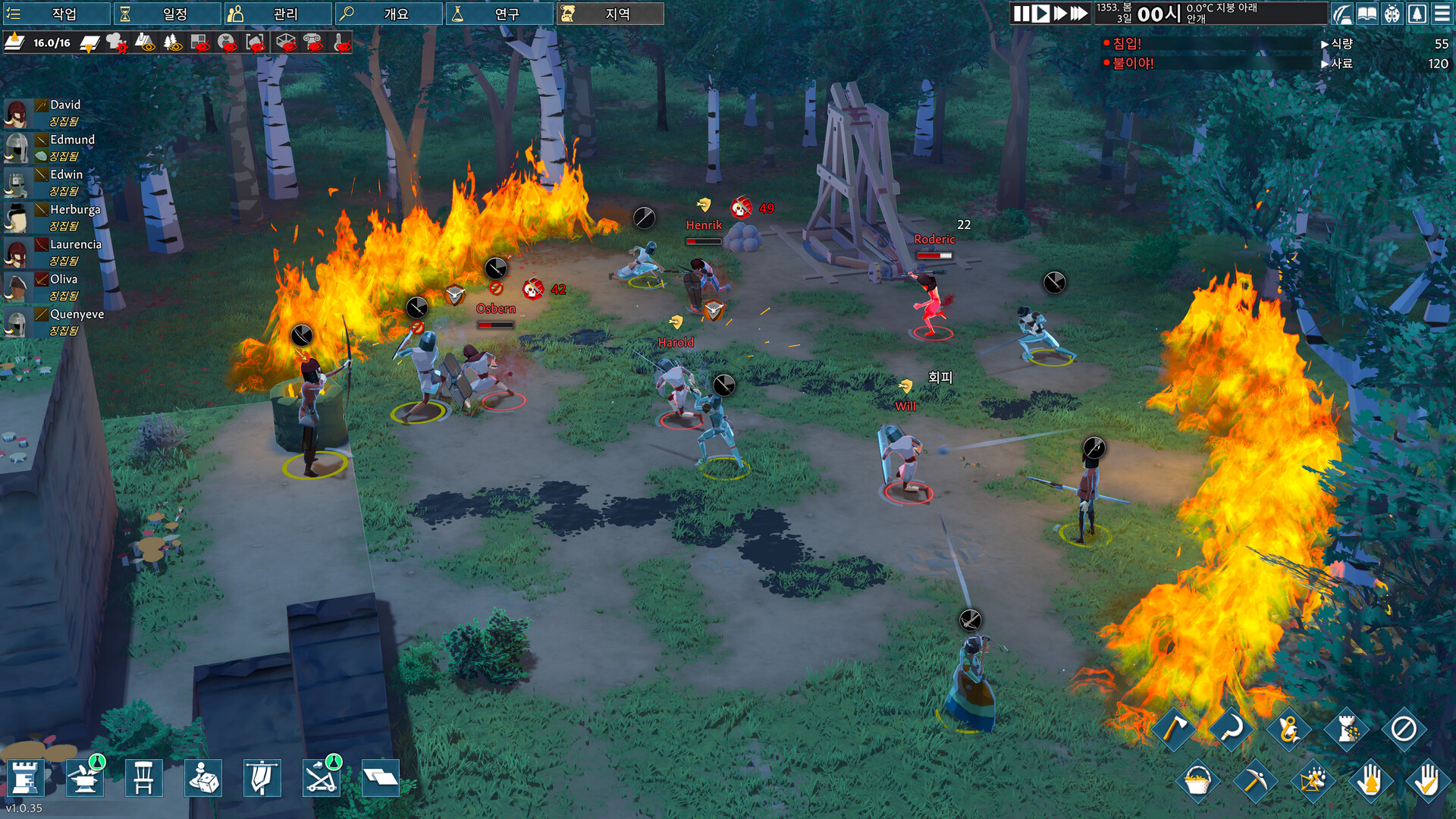The width and height of the screenshot is (1456, 819).
Task: Open the catapult defense build category
Action: point(322,777)
